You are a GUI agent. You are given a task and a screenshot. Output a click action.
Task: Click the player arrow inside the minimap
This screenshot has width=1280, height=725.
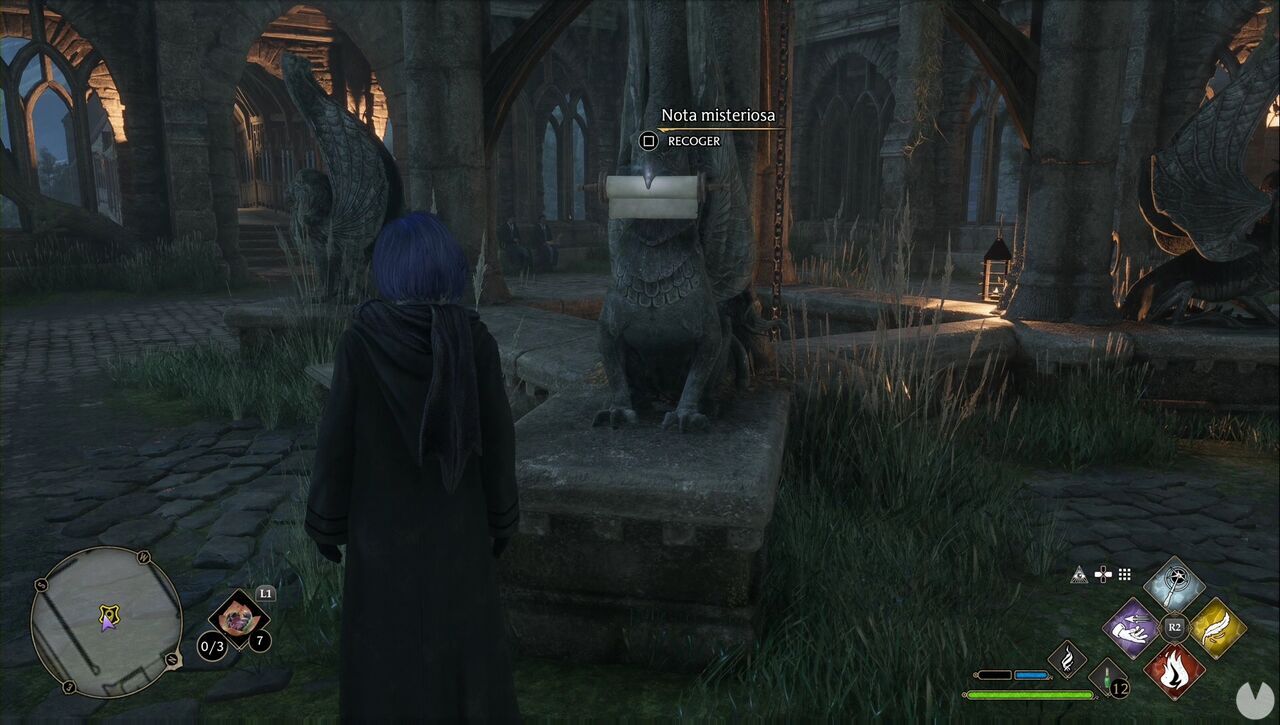[108, 624]
